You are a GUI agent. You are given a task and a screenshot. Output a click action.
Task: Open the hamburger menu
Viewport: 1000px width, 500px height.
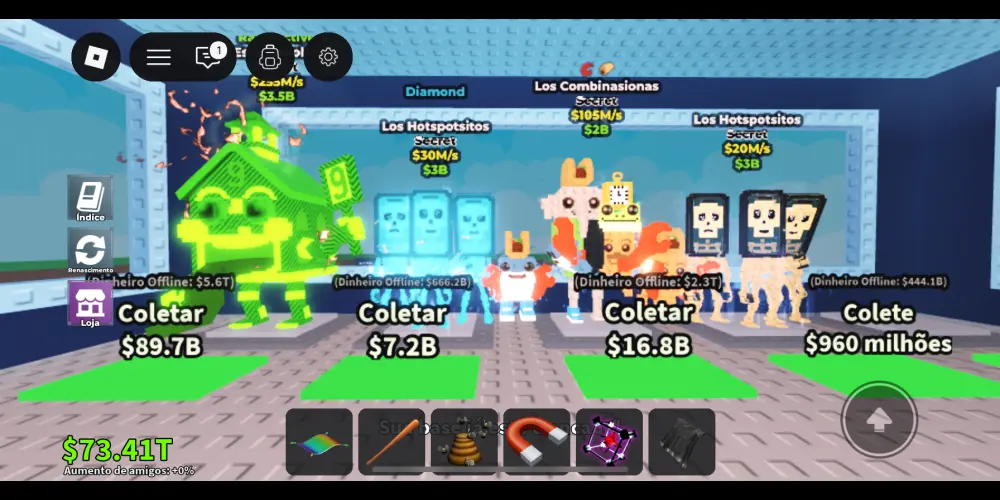pos(159,57)
